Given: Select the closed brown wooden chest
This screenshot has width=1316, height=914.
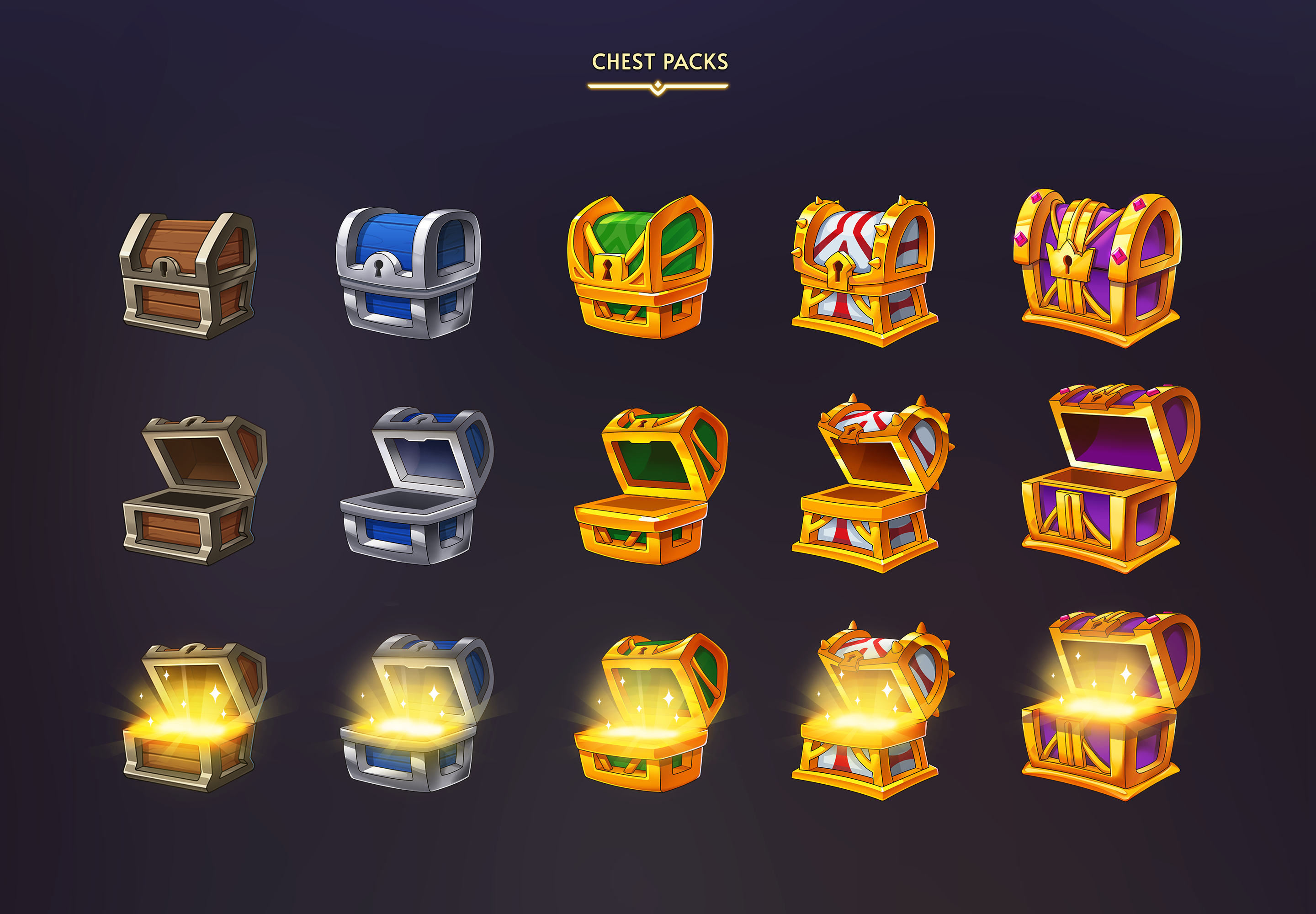Looking at the screenshot, I should coord(188,276).
